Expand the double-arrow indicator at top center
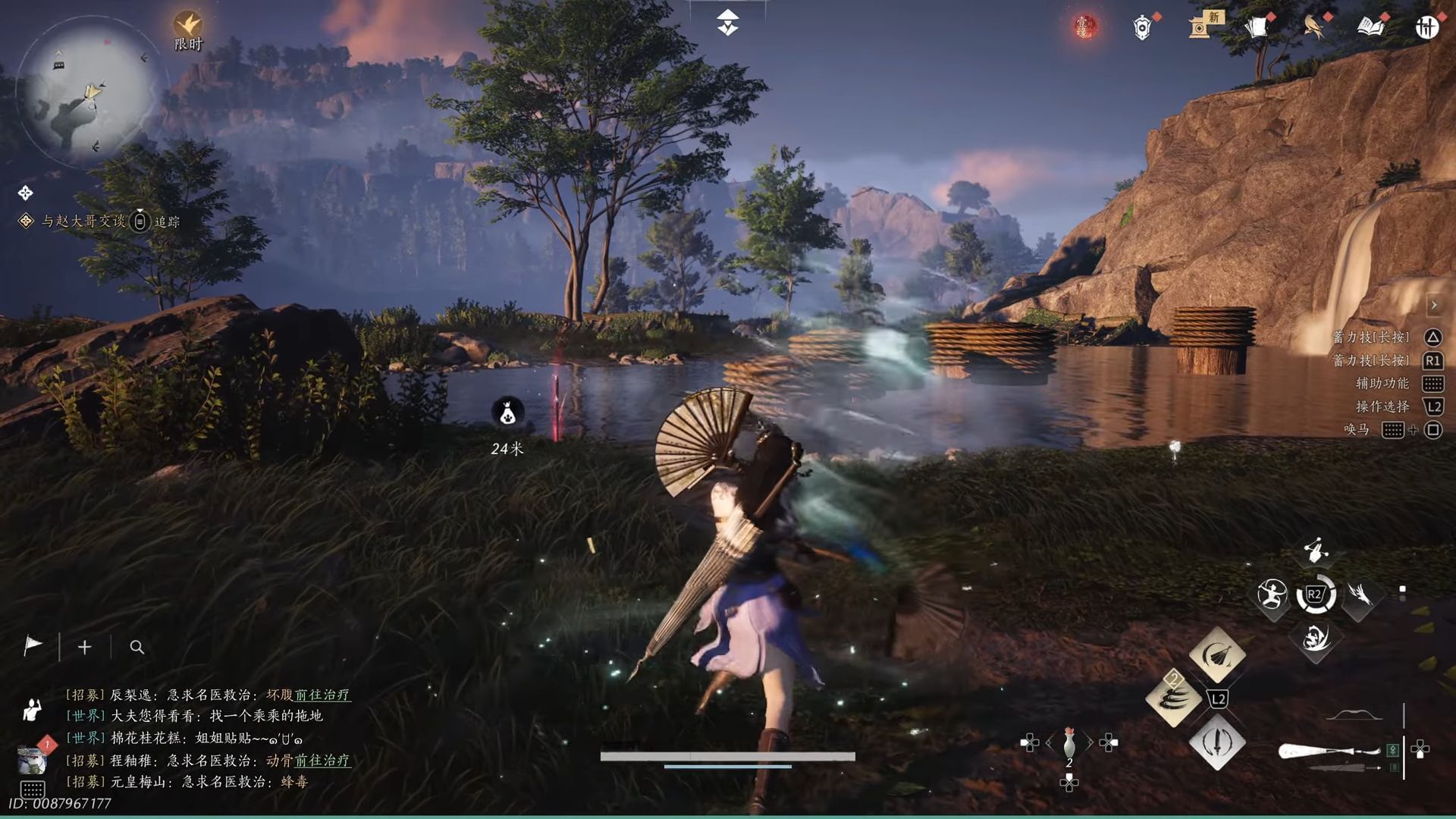 (x=728, y=21)
